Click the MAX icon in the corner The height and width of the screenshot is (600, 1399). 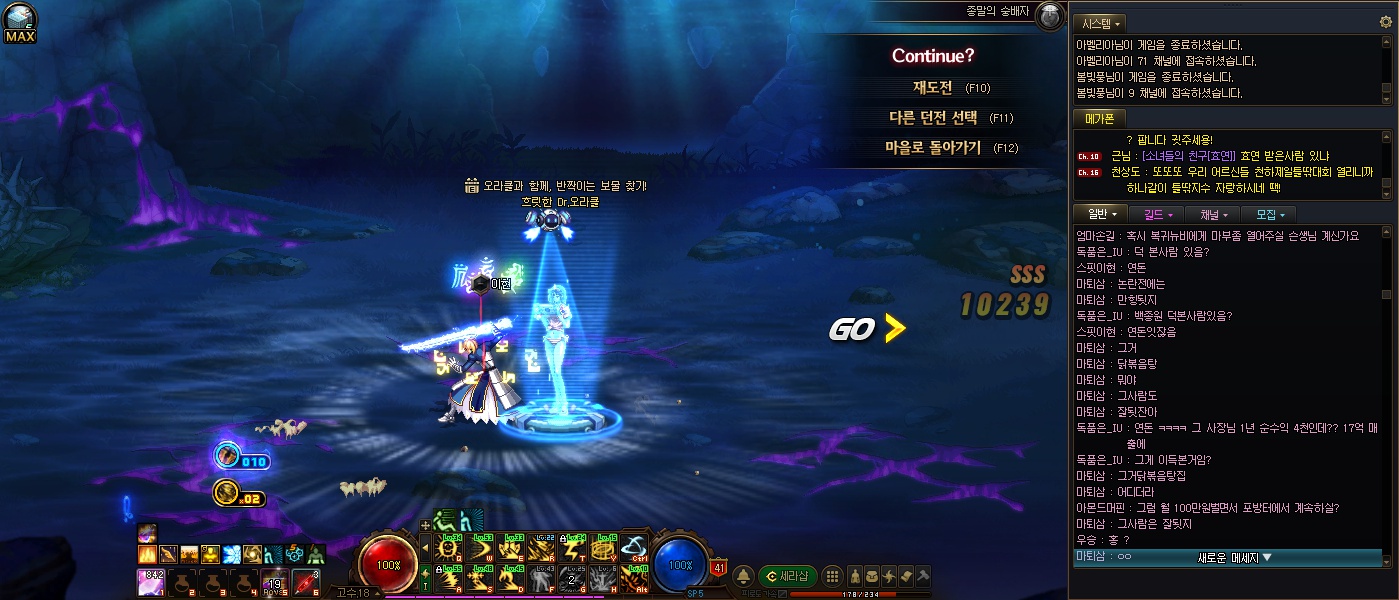pos(20,24)
